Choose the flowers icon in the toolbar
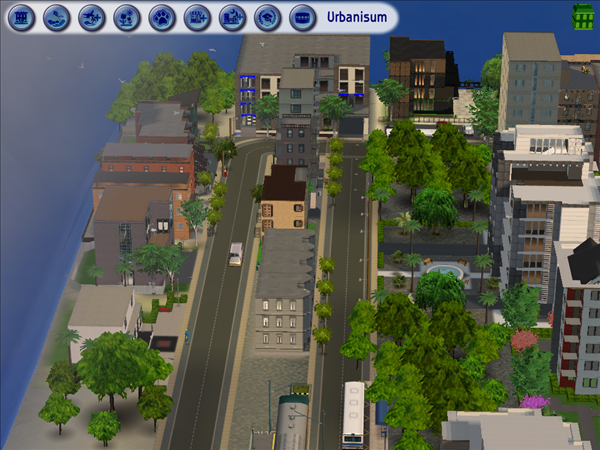The height and width of the screenshot is (450, 600). click(x=127, y=17)
